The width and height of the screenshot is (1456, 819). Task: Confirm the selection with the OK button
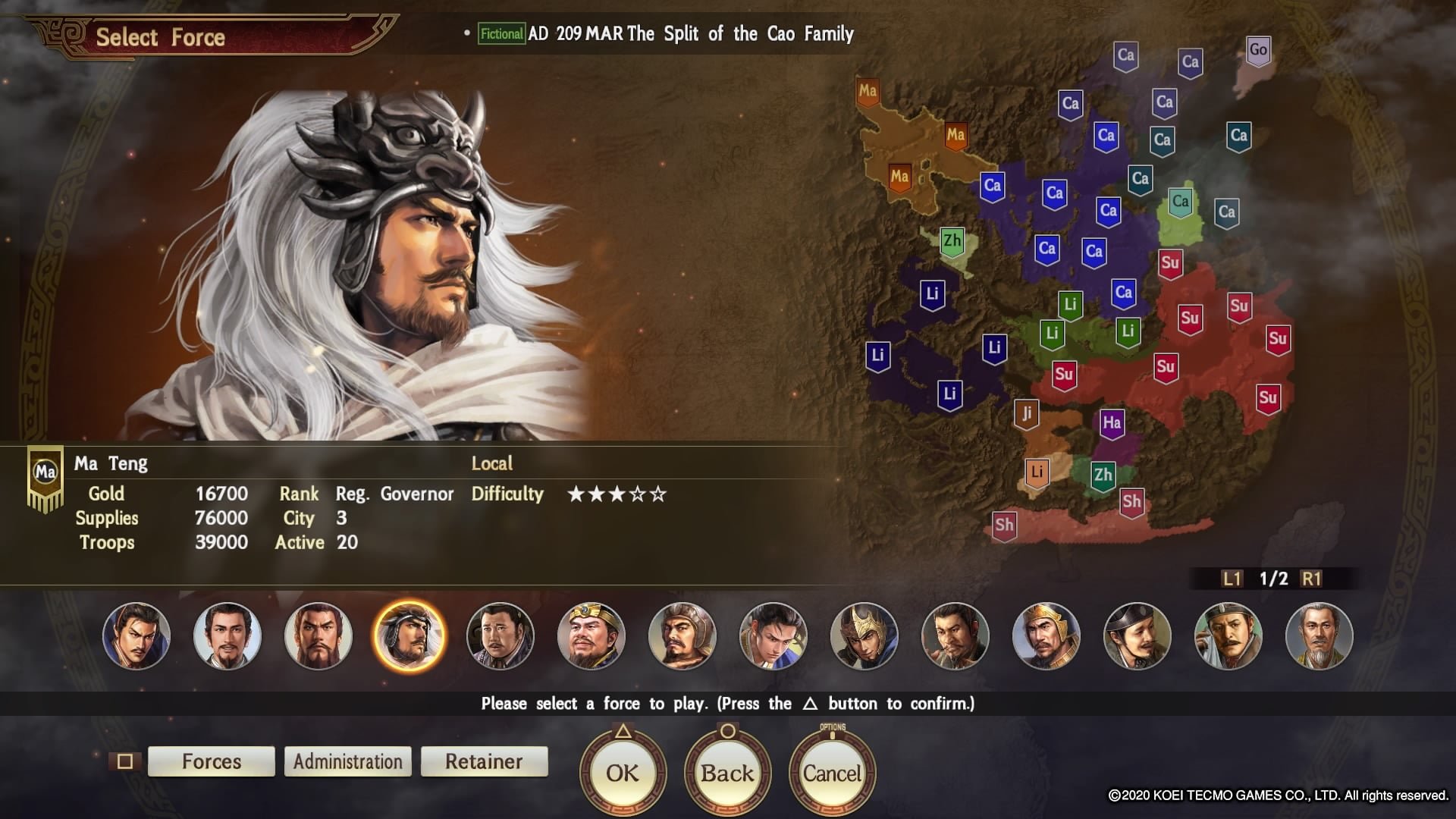point(623,773)
